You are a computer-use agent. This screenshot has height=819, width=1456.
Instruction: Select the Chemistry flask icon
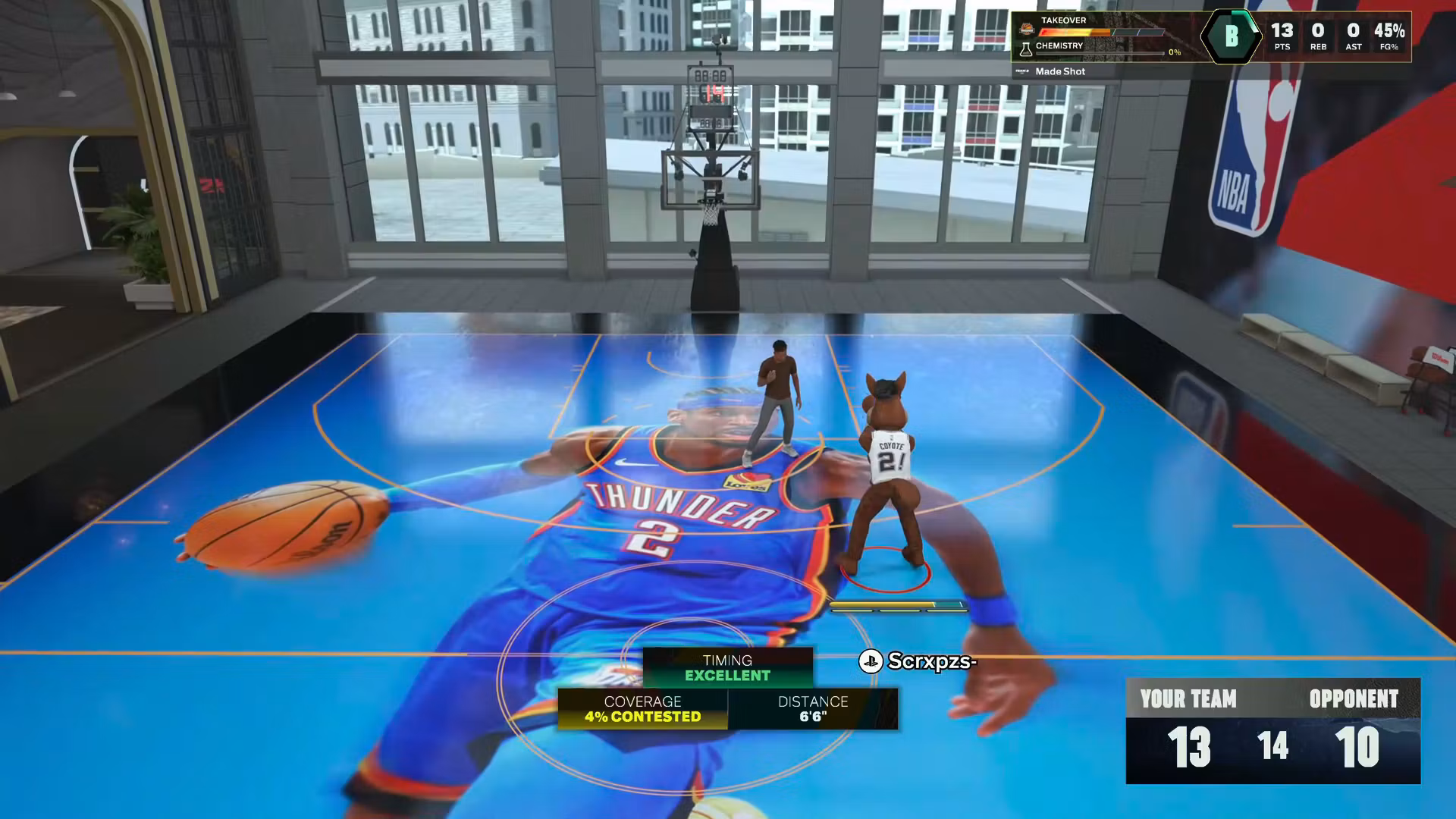(1027, 49)
